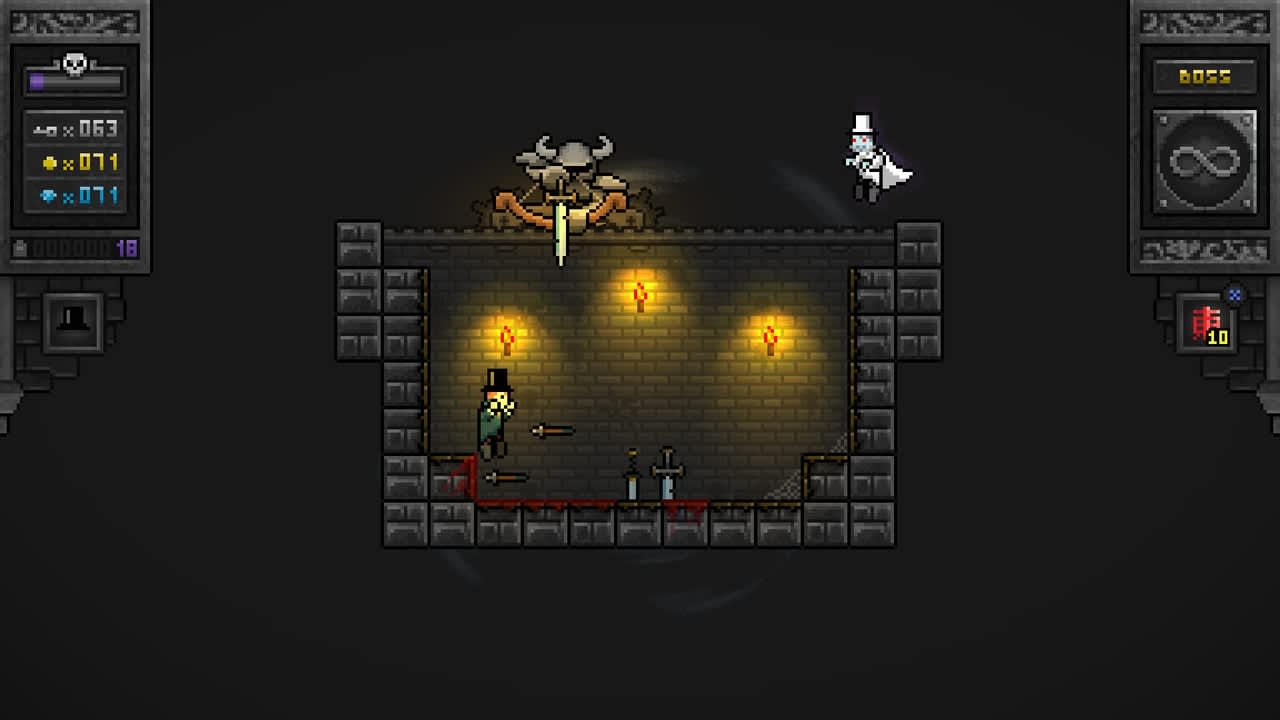Click the purple progress bar under the skull
Image resolution: width=1280 pixels, height=720 pixels.
(x=75, y=80)
